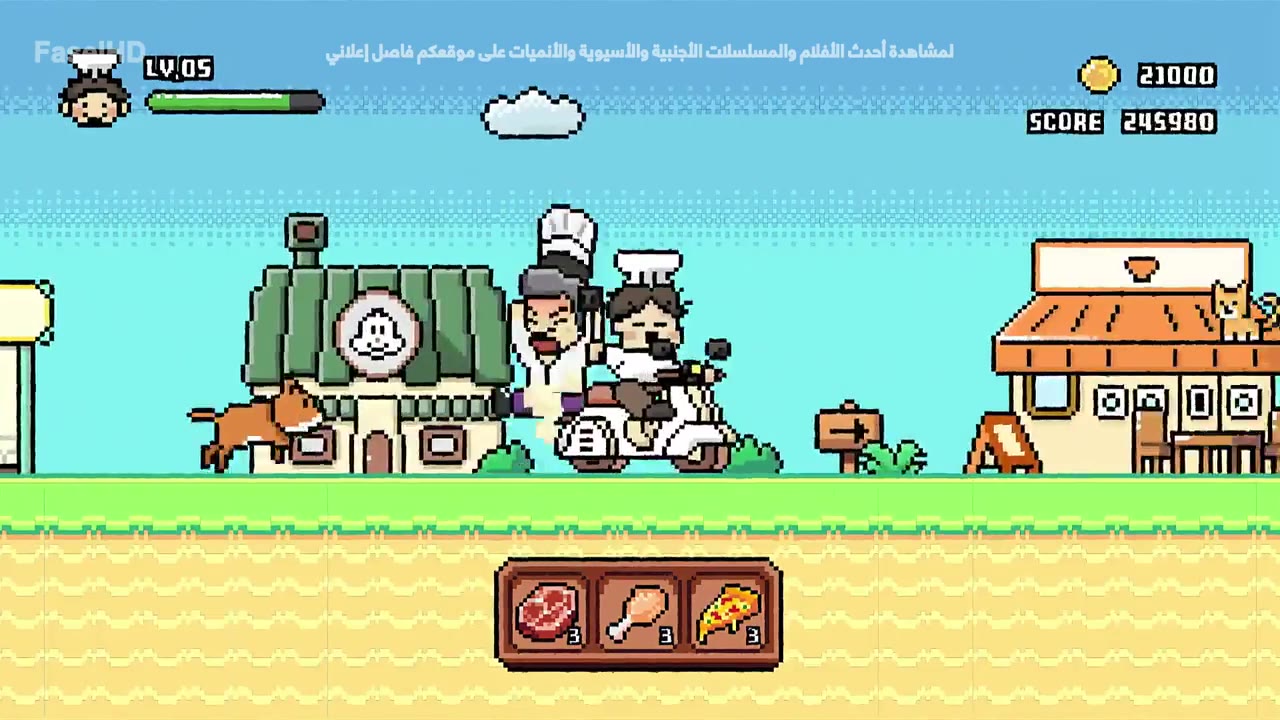
Task: Use the pizza slice hotbar slot
Action: (x=728, y=613)
